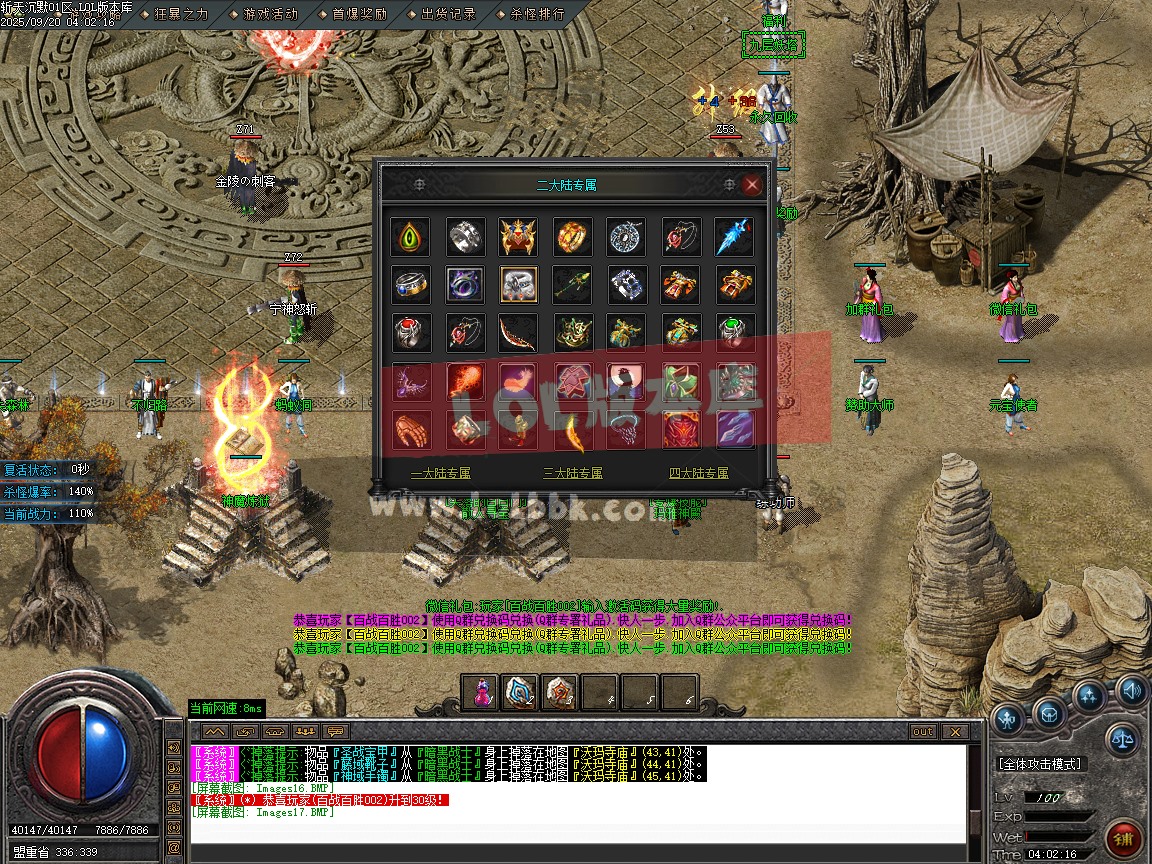Screen dimensions: 1152x864
Task: Select the green eye gem item
Action: pos(411,237)
